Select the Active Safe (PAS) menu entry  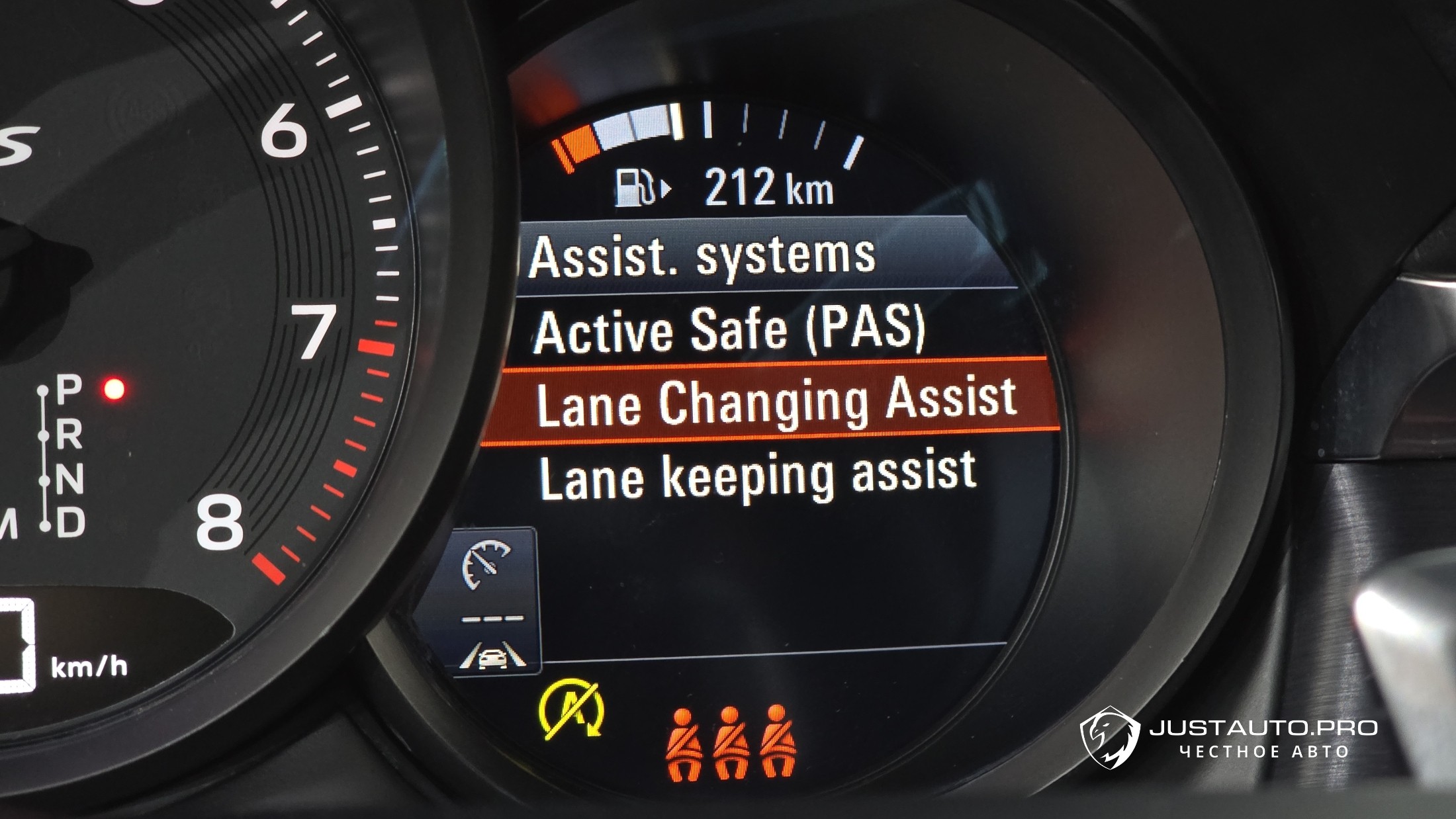pyautogui.click(x=728, y=329)
